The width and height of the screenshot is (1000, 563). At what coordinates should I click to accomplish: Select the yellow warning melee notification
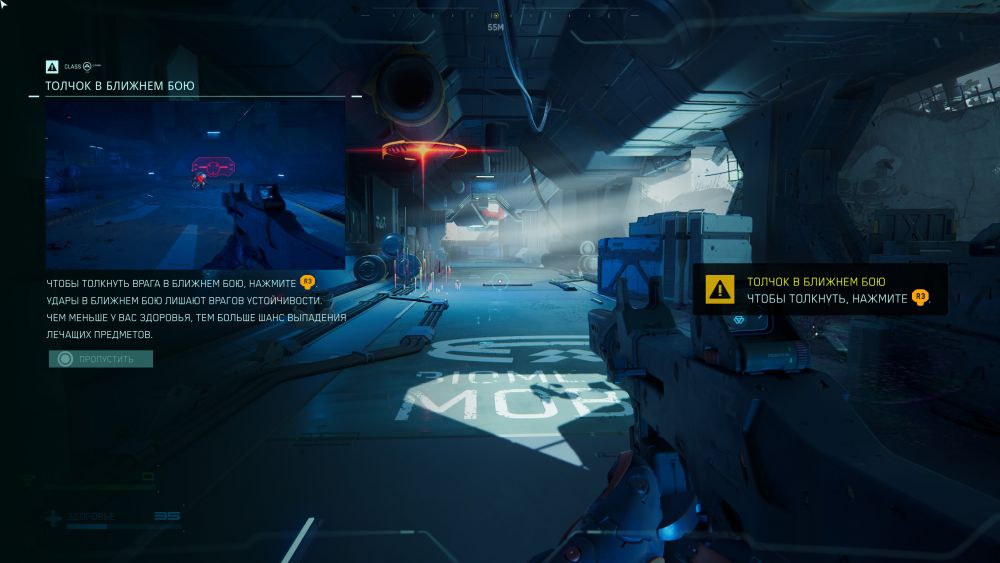[819, 290]
